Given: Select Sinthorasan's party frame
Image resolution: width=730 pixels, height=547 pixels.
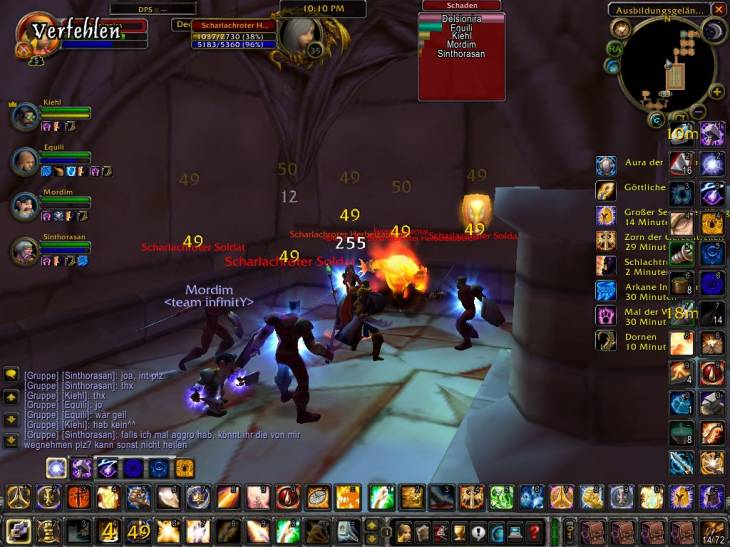Looking at the screenshot, I should [x=25, y=251].
